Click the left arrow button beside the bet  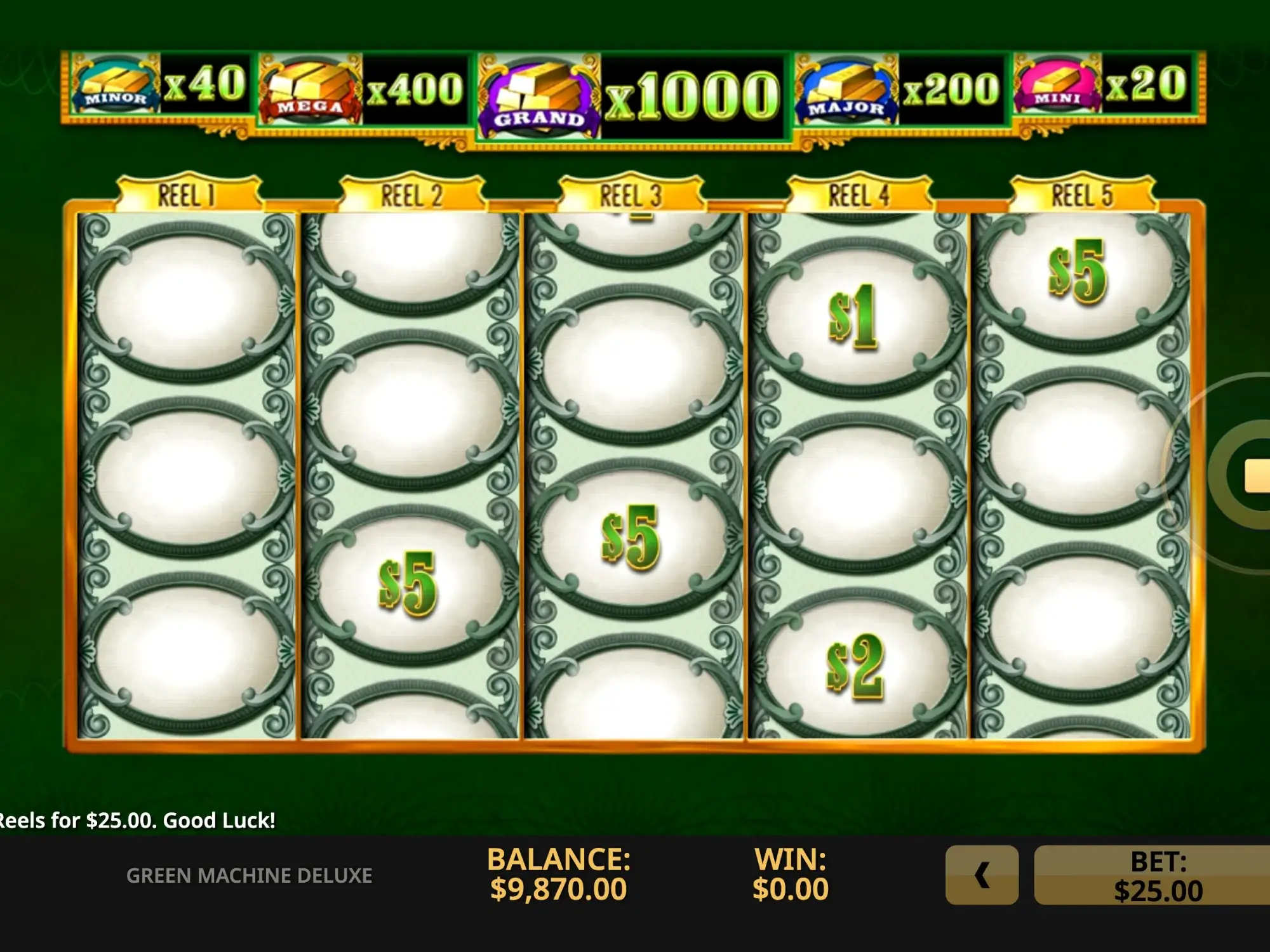click(x=982, y=875)
